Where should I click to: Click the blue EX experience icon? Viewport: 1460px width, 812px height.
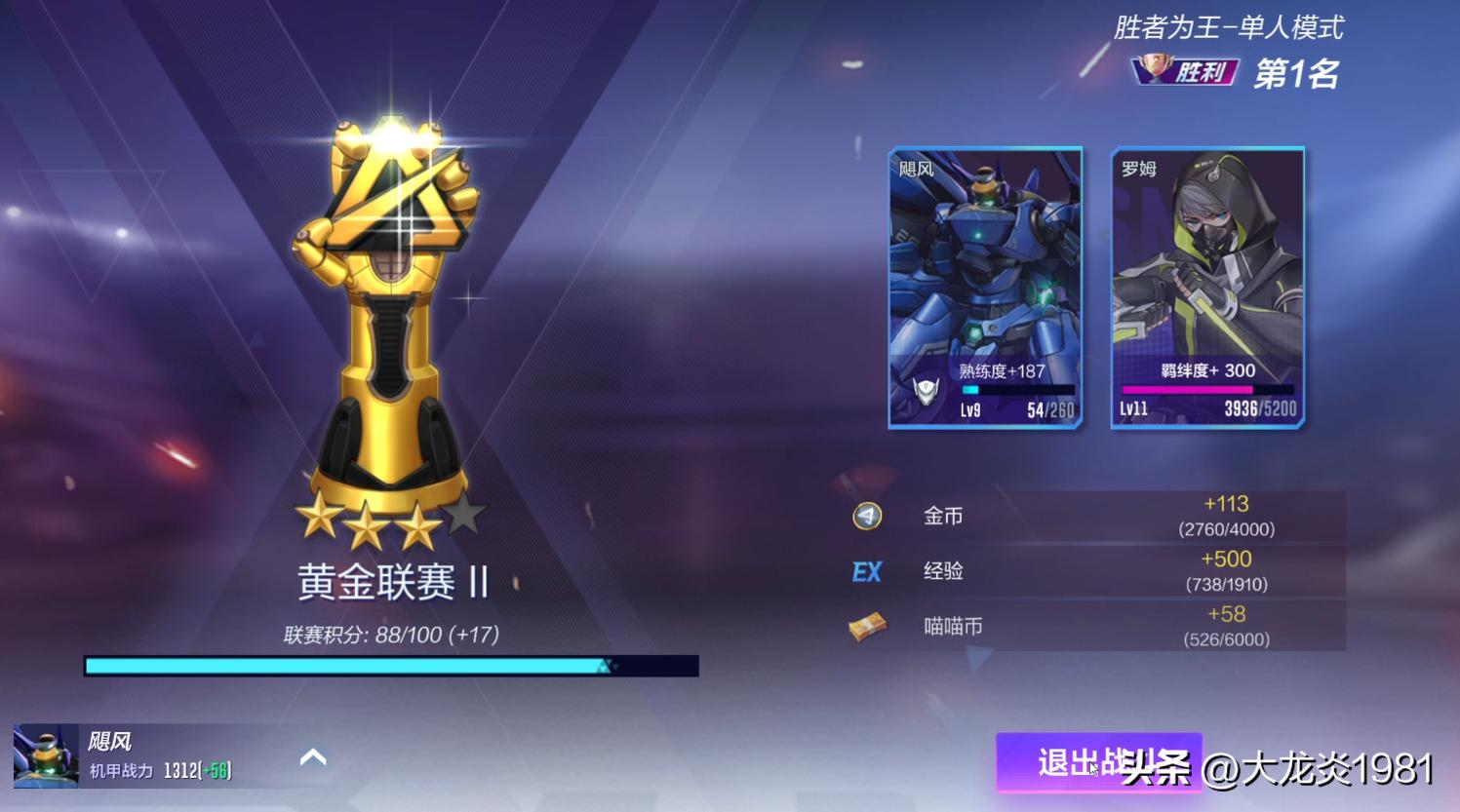click(866, 571)
